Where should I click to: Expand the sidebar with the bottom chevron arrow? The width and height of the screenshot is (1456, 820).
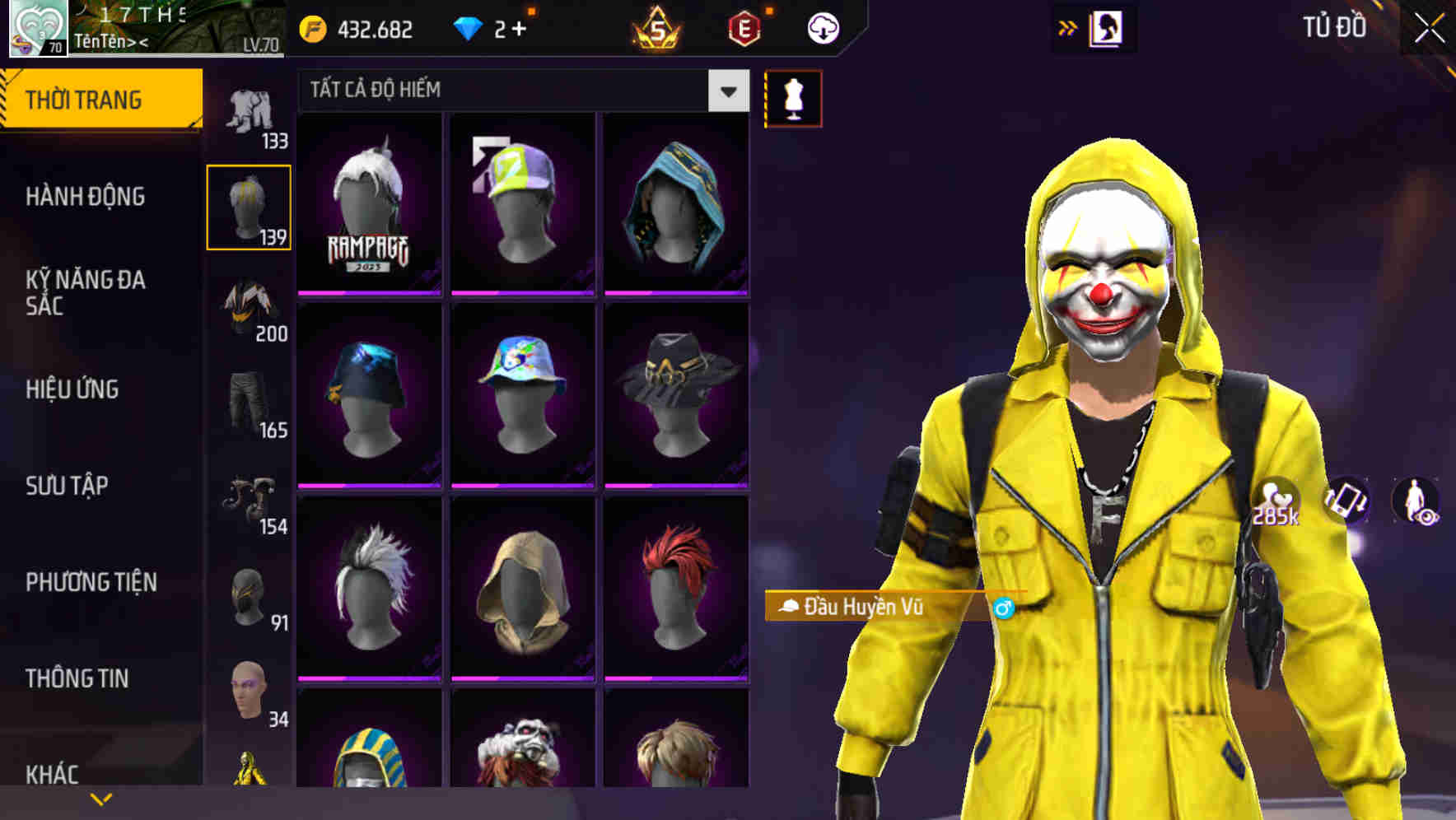(x=100, y=797)
